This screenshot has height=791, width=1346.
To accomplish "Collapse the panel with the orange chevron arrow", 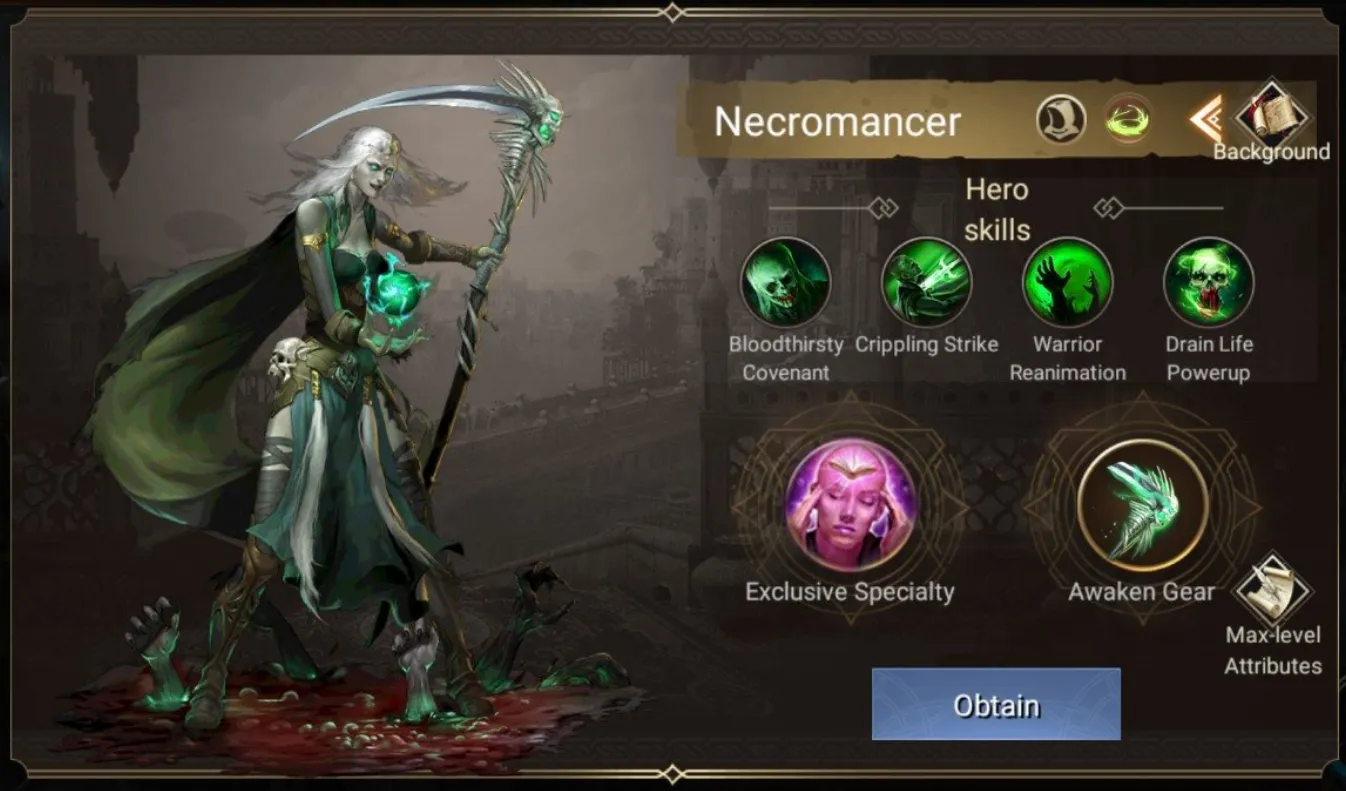I will click(x=1203, y=120).
